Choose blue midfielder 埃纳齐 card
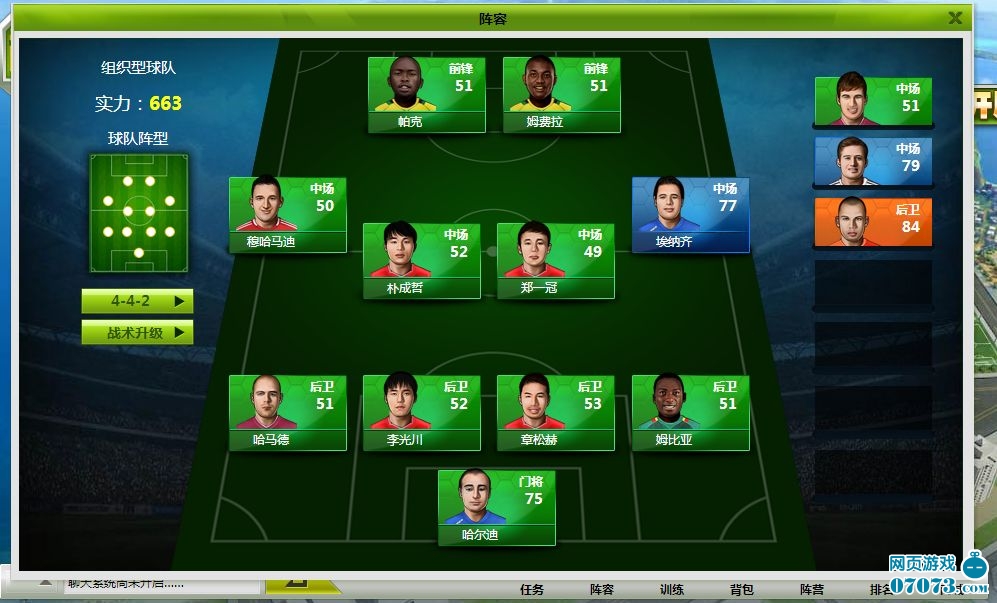 [x=690, y=214]
